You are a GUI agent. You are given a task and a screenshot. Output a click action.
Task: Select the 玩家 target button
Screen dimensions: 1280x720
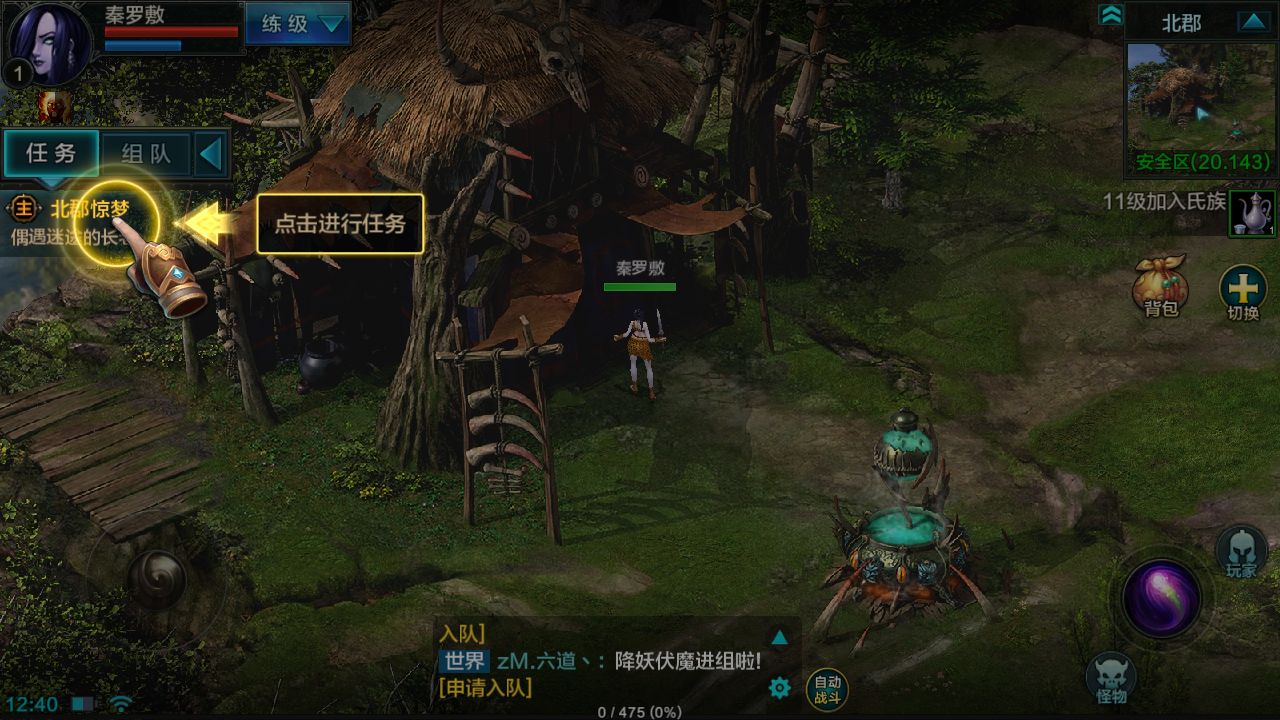1241,551
